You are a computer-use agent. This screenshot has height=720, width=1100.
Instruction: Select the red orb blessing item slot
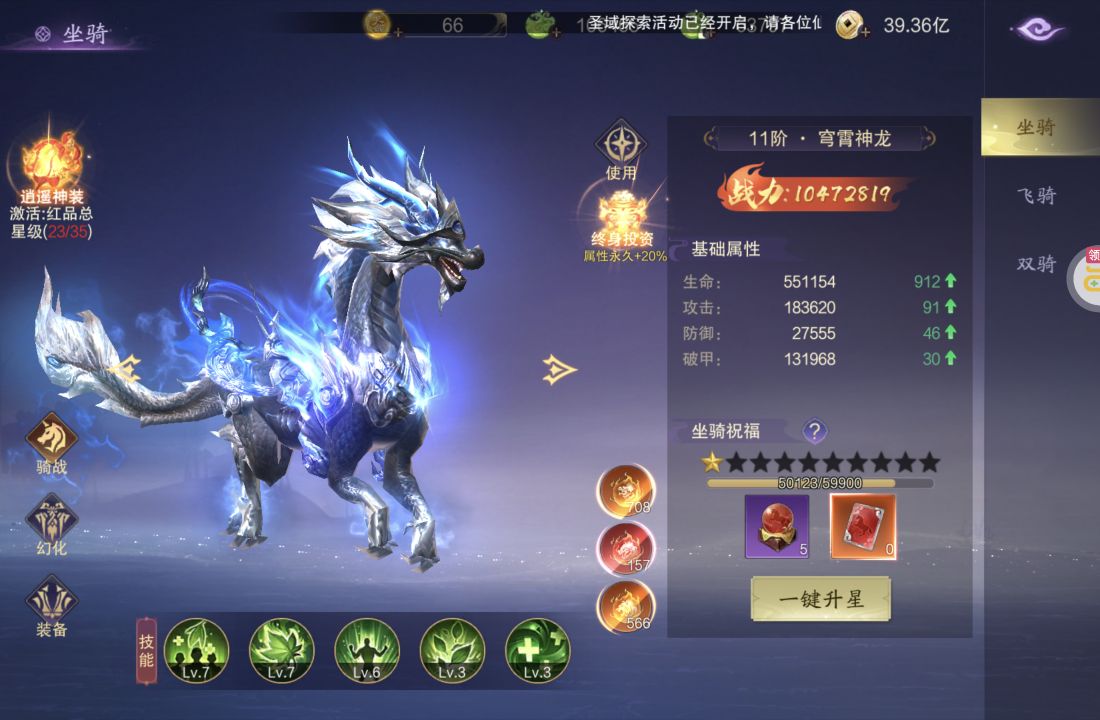tap(776, 526)
